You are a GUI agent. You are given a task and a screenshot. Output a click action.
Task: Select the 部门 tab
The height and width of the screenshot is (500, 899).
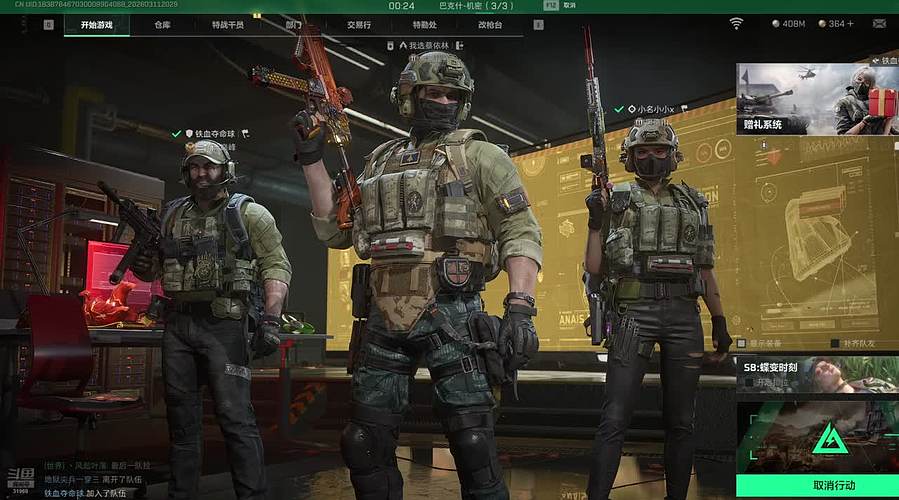293,23
